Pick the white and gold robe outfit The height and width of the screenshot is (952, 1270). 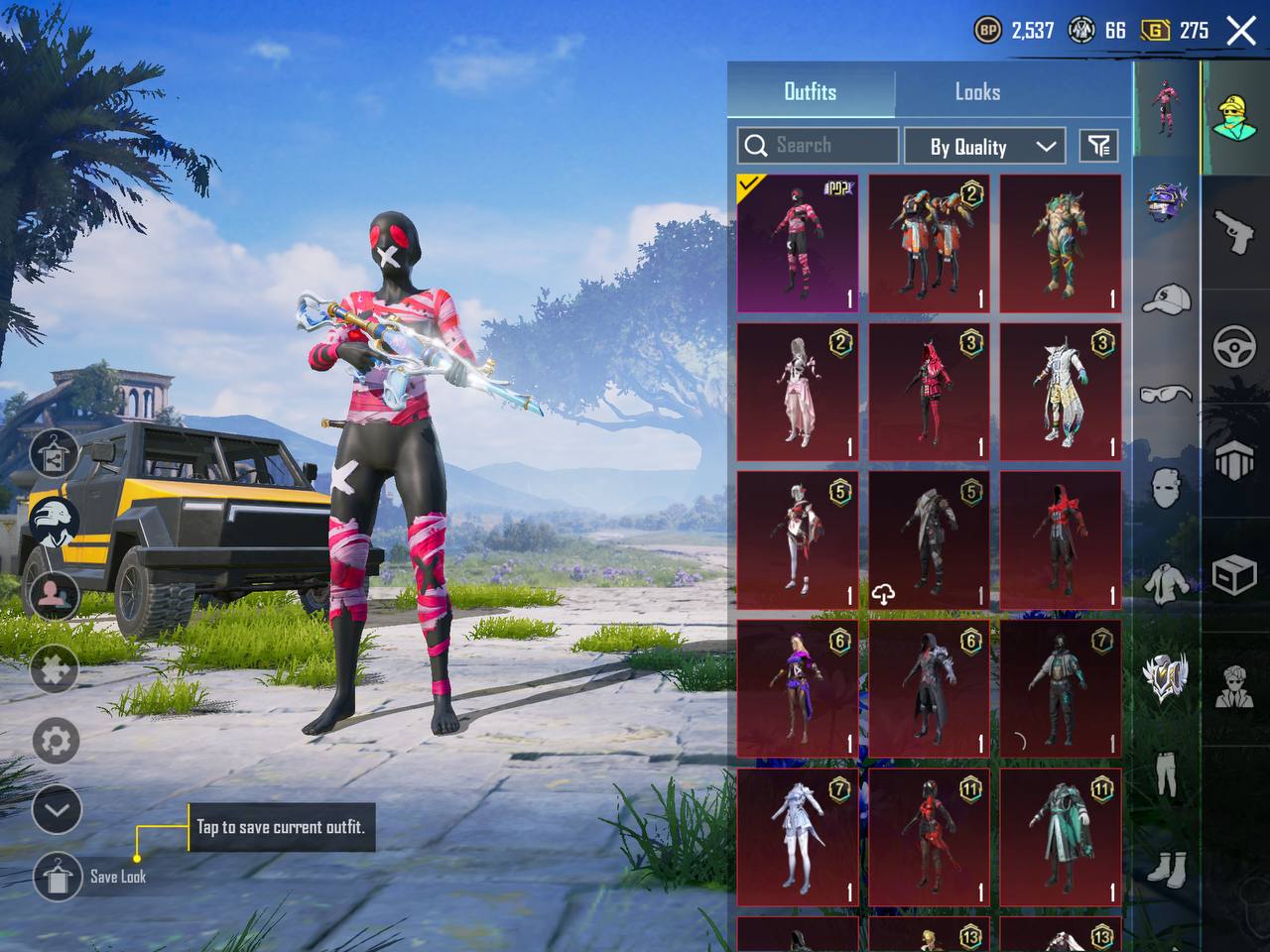(1060, 392)
